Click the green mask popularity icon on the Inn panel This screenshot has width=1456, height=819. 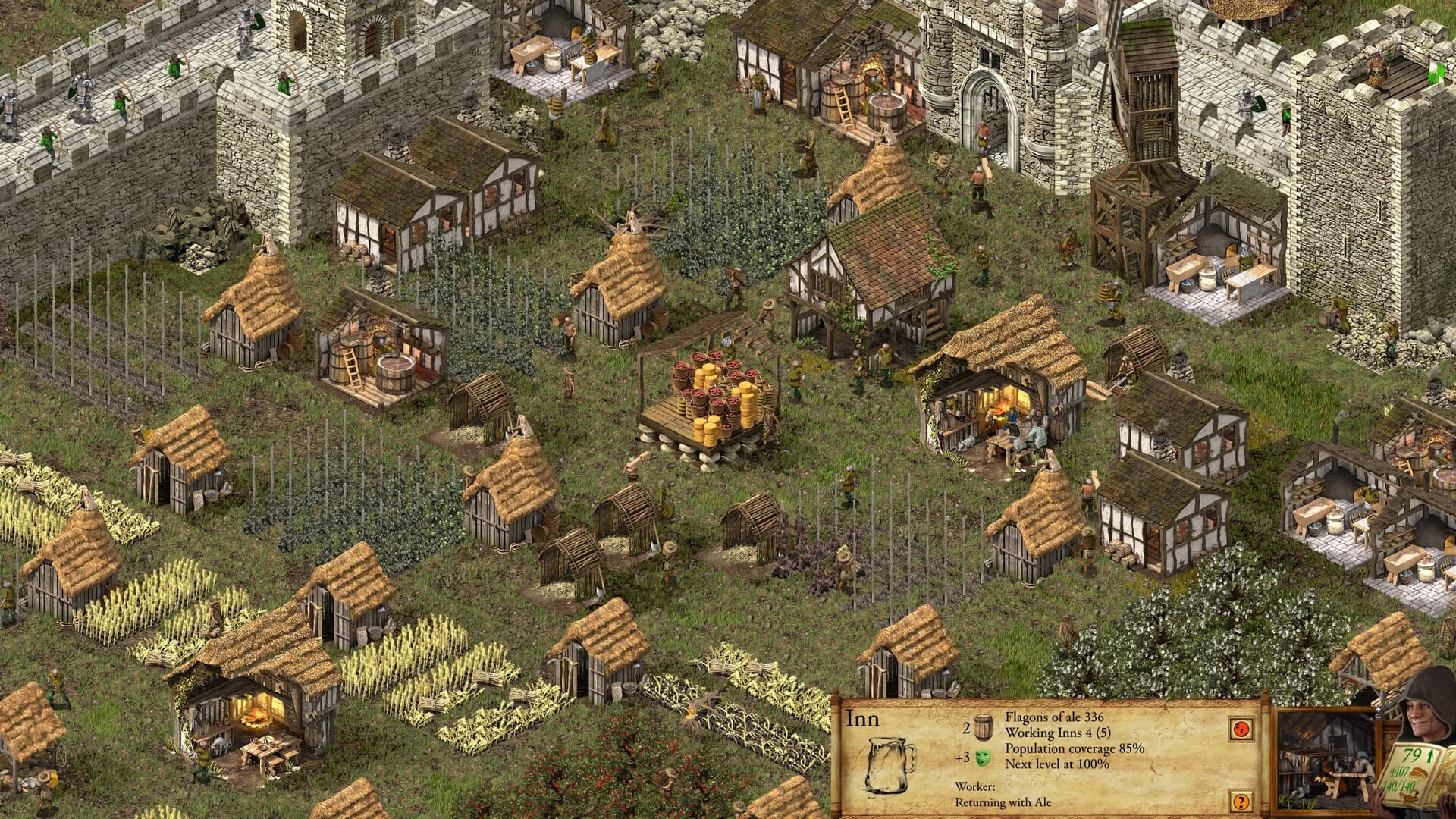(981, 757)
